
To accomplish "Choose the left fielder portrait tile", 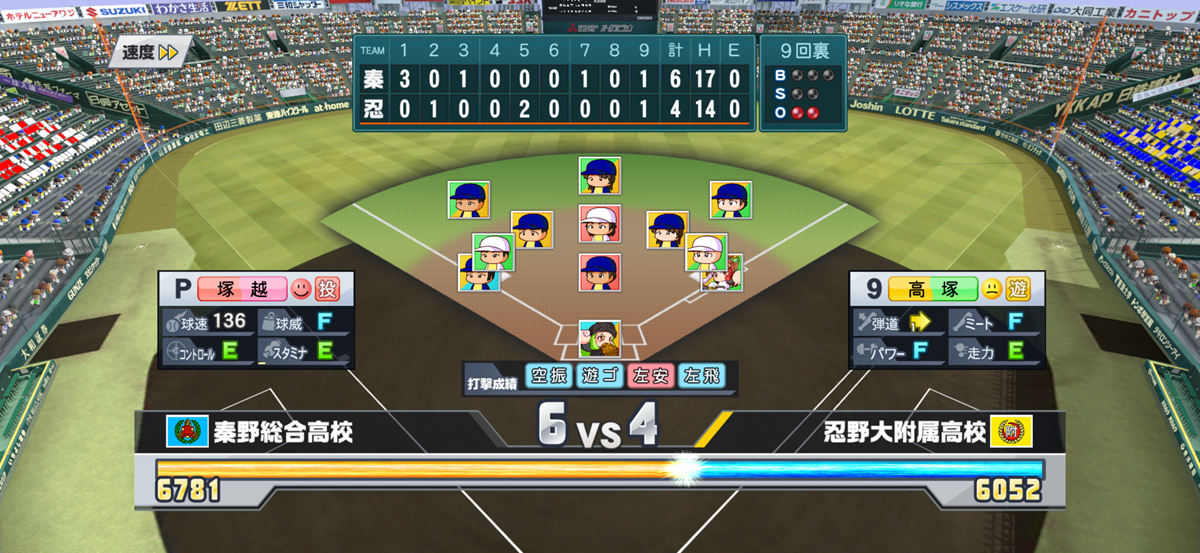I will (x=468, y=200).
